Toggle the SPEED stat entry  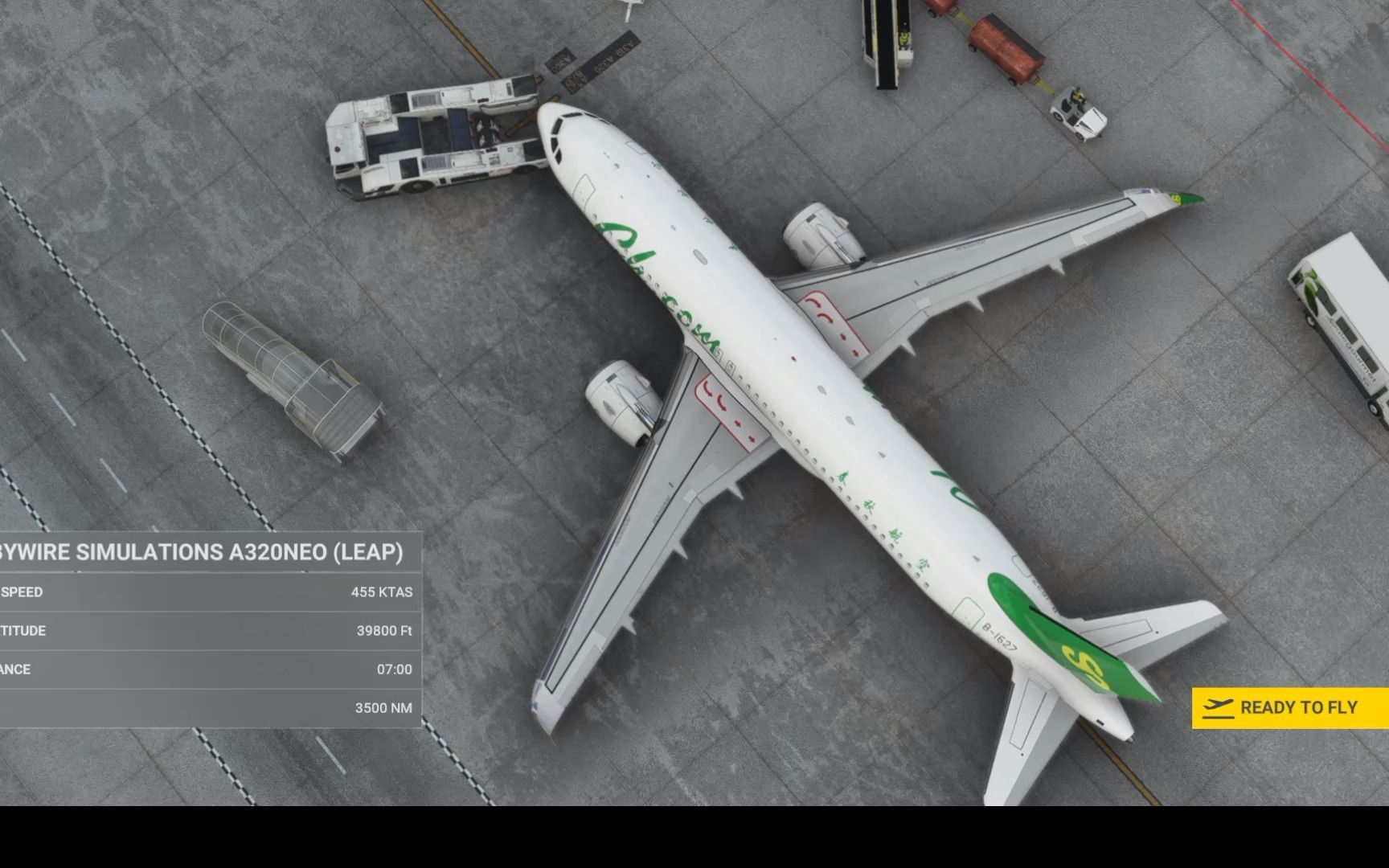click(209, 592)
